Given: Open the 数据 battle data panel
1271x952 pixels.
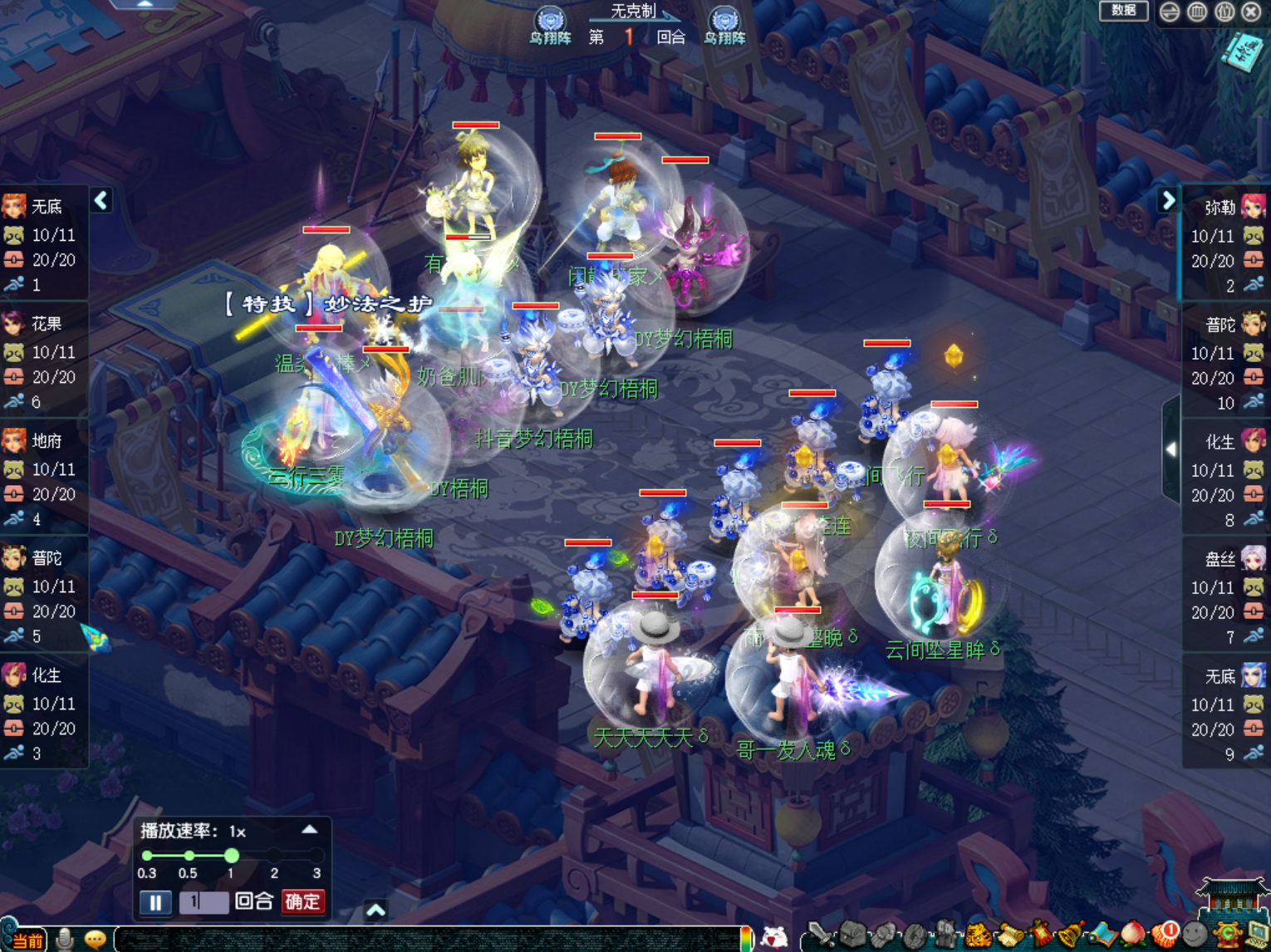Looking at the screenshot, I should [x=1123, y=11].
